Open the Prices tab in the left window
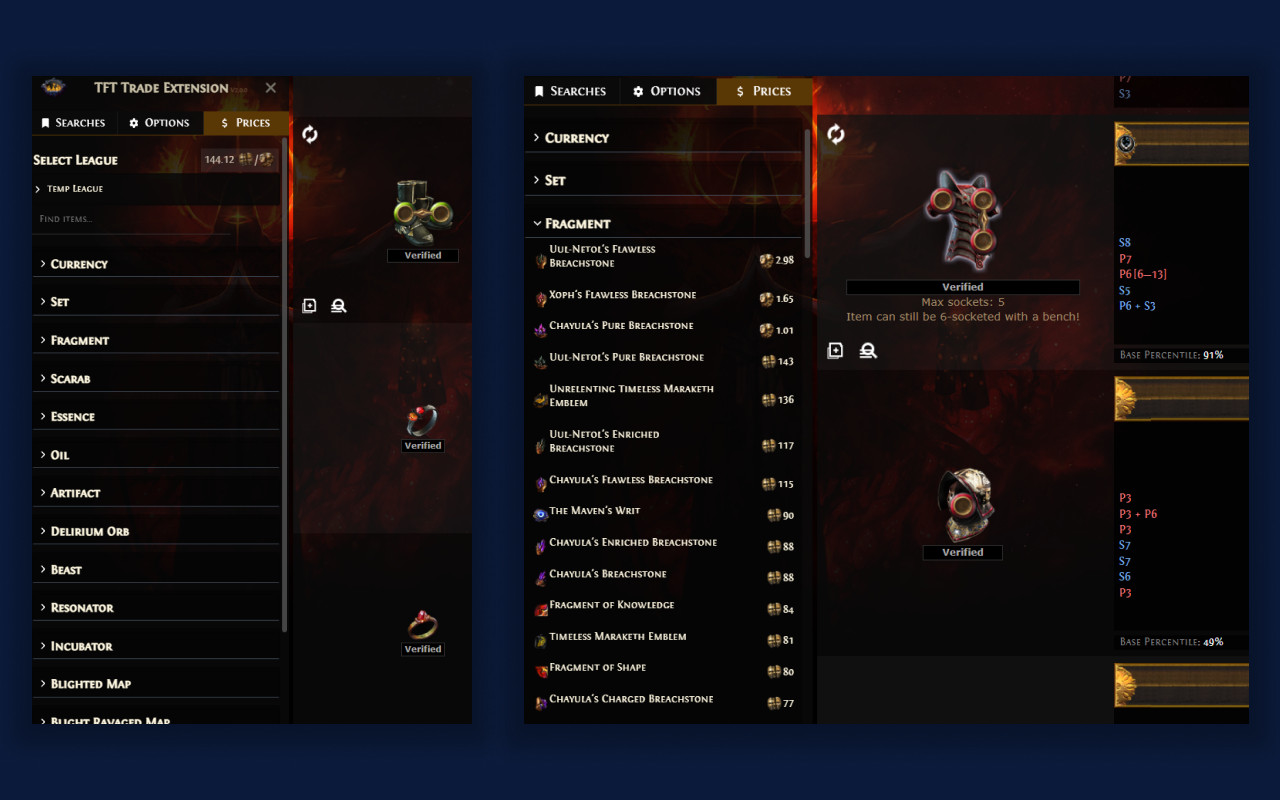The image size is (1280, 800). pos(246,122)
